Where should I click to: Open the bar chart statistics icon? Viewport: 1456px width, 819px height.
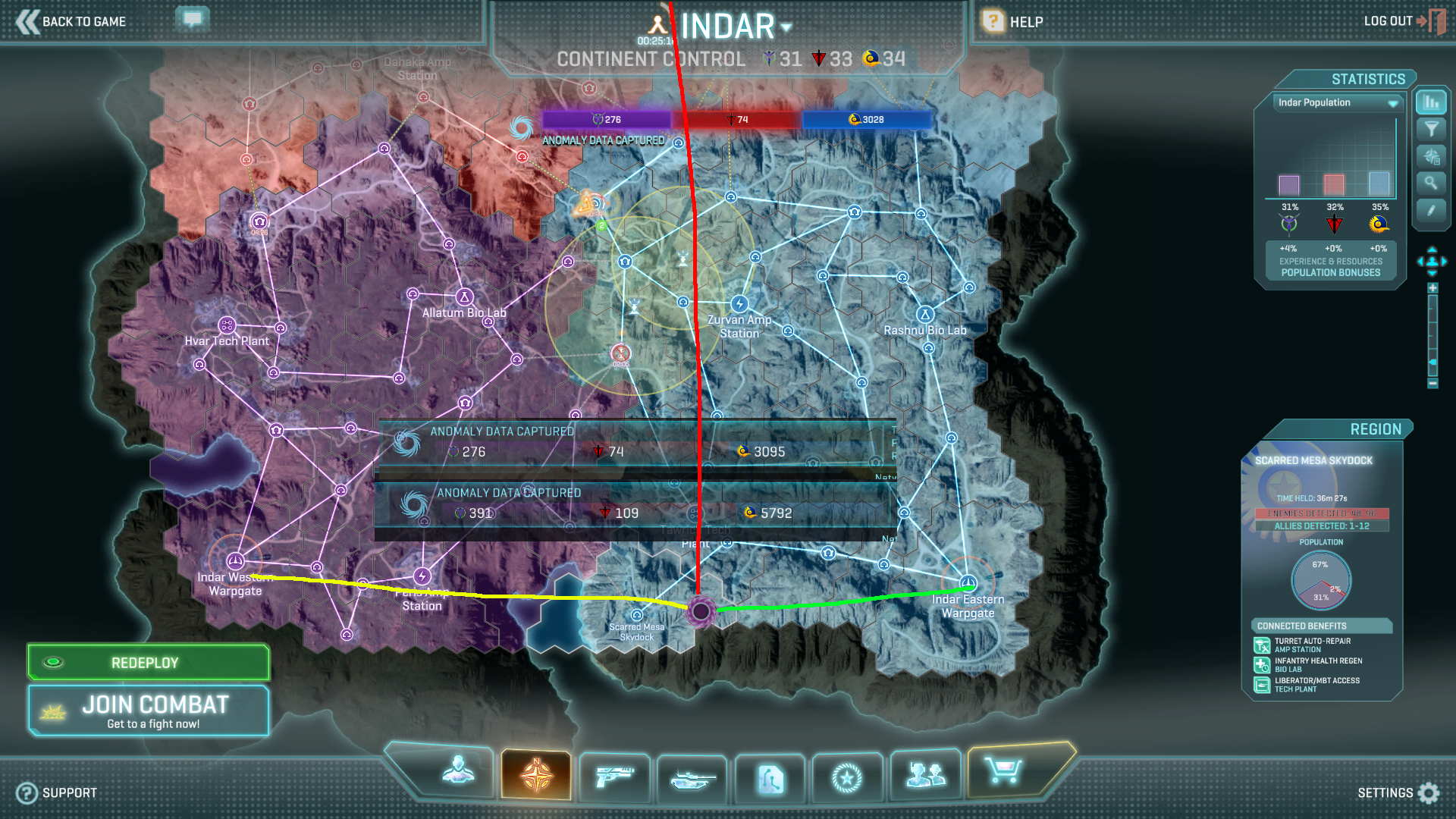(x=1430, y=102)
